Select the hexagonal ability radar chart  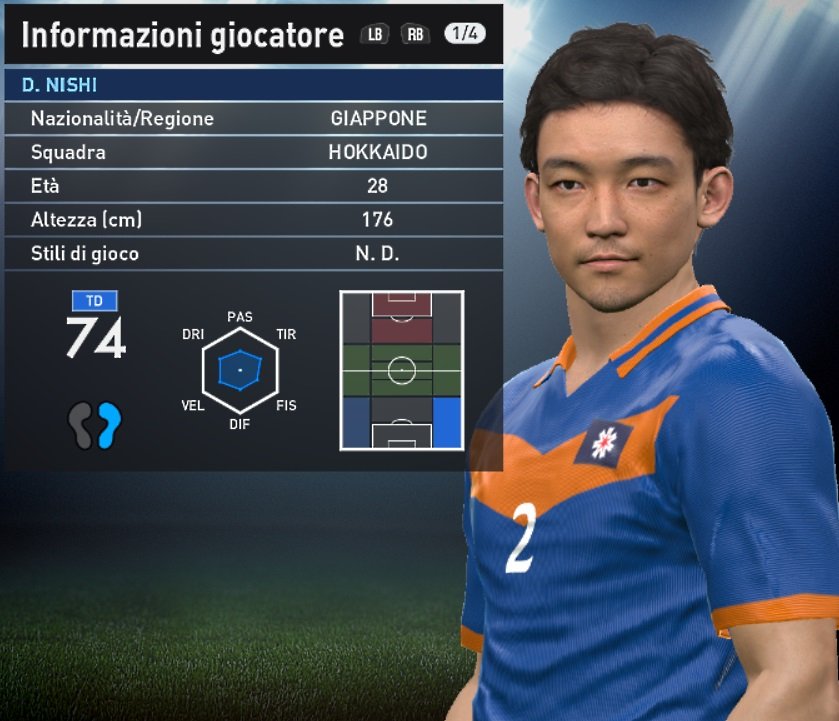coord(239,370)
